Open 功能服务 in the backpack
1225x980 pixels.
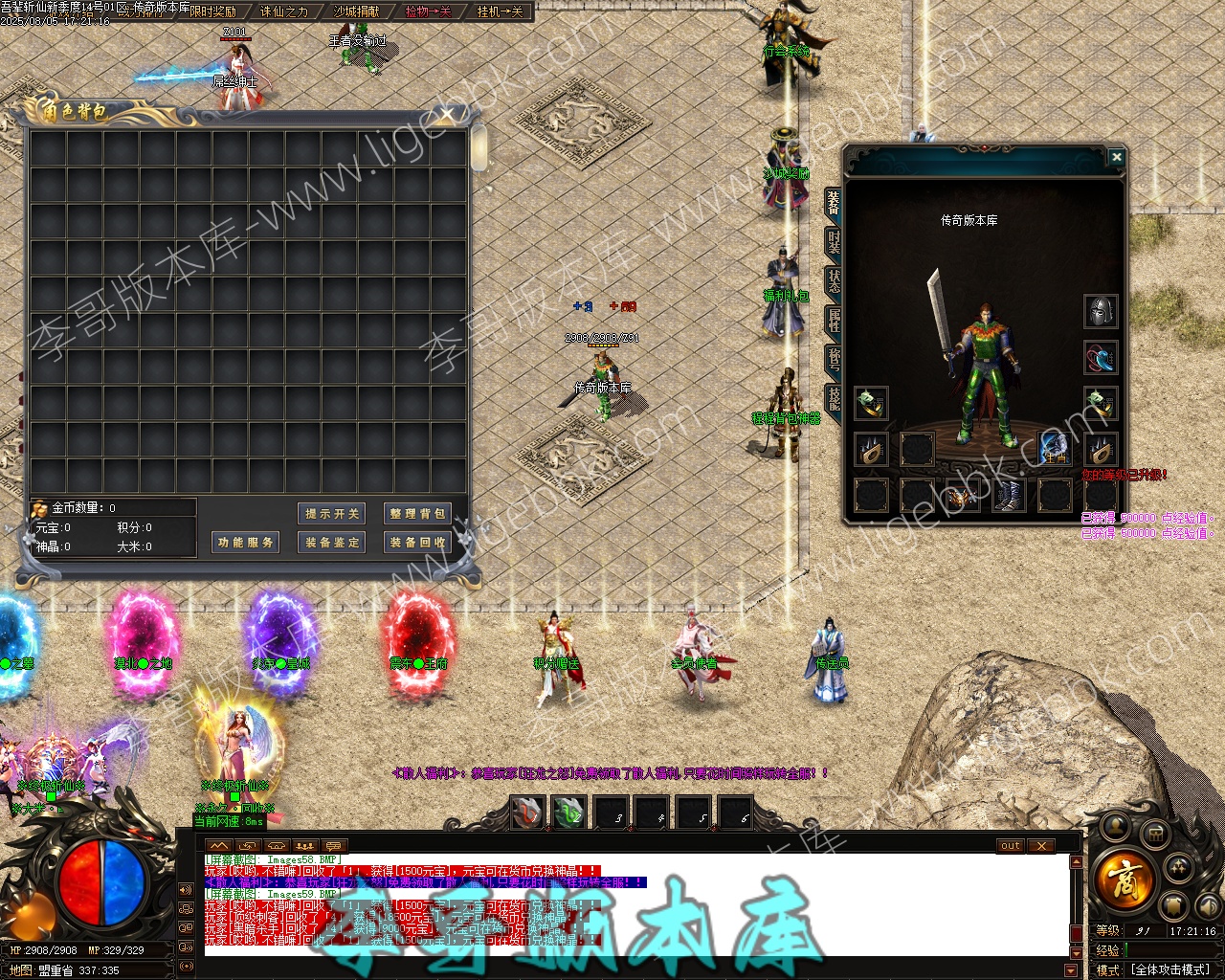(246, 543)
